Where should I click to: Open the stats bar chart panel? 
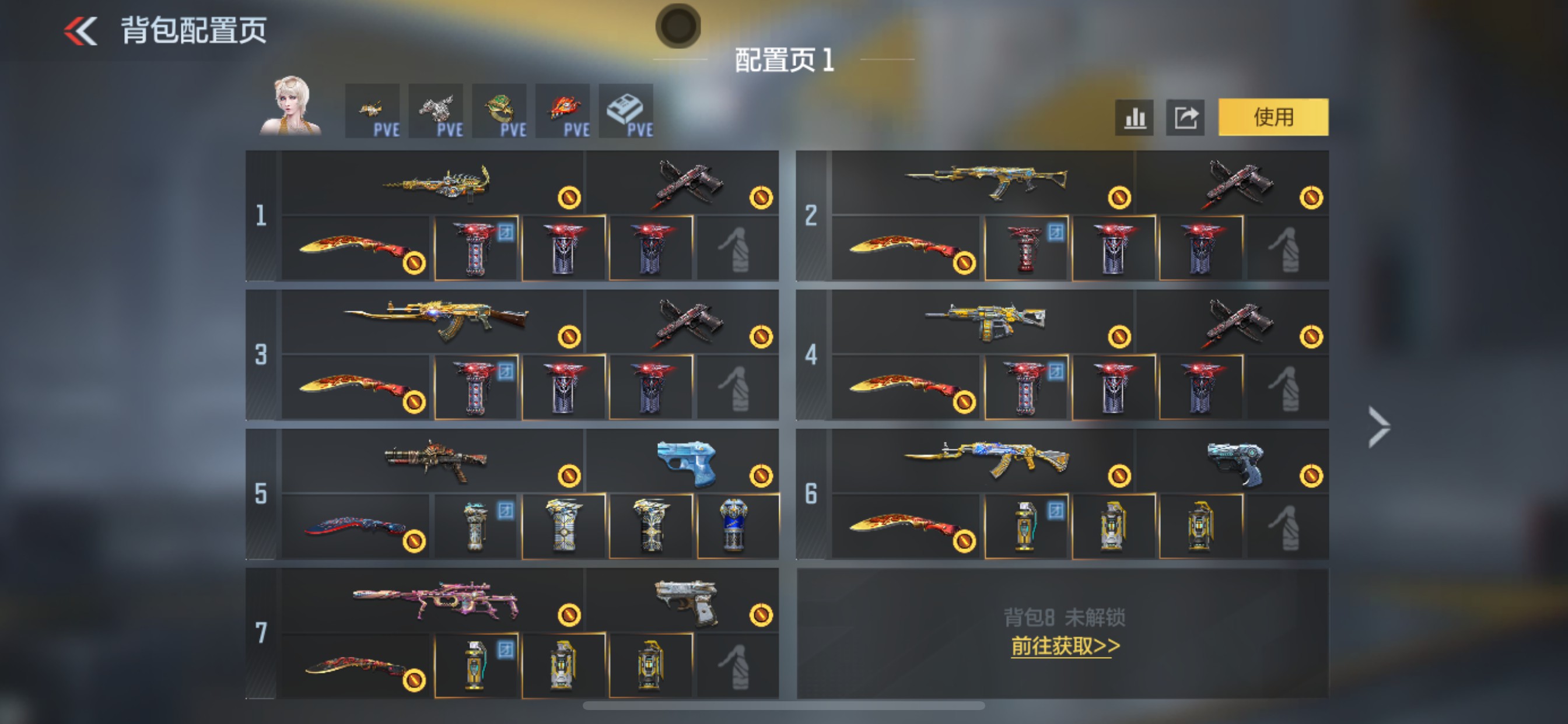(1133, 117)
